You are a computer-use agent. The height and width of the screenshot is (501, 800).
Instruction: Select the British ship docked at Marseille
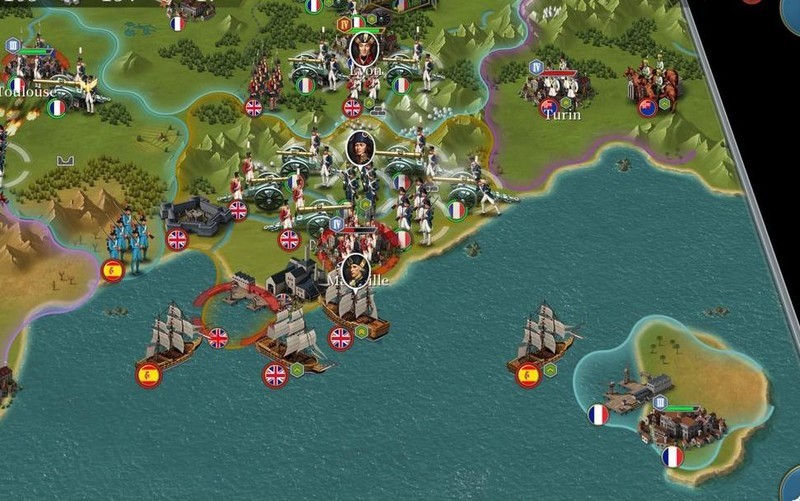point(357,314)
